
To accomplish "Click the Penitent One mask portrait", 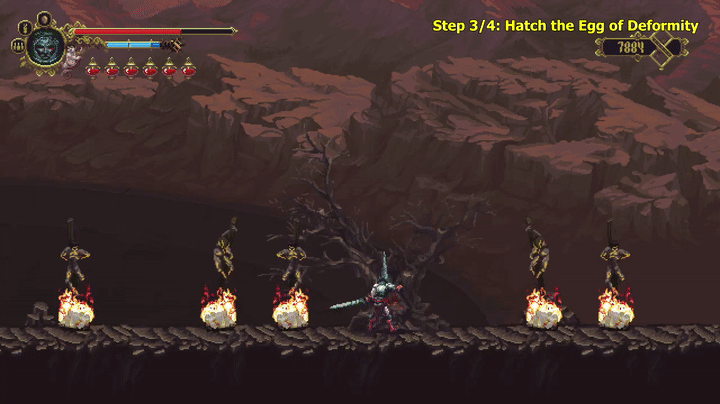I will coord(45,45).
